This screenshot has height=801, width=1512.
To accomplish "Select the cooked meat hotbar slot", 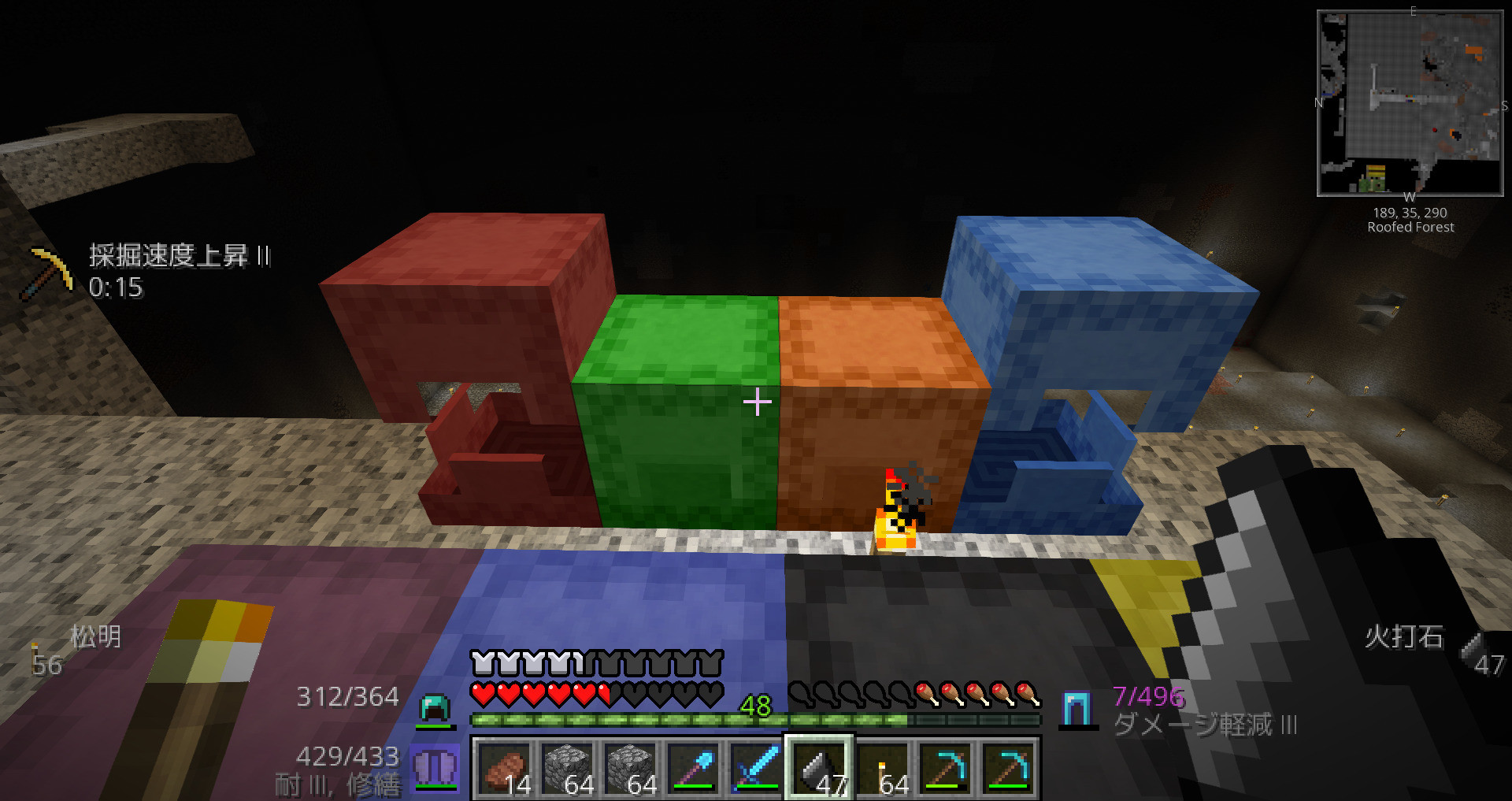I will coord(504,769).
